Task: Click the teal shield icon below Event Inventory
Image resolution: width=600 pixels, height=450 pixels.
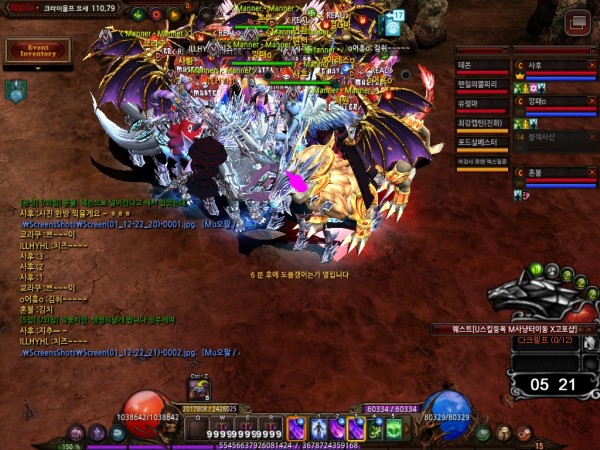Action: click(x=15, y=90)
